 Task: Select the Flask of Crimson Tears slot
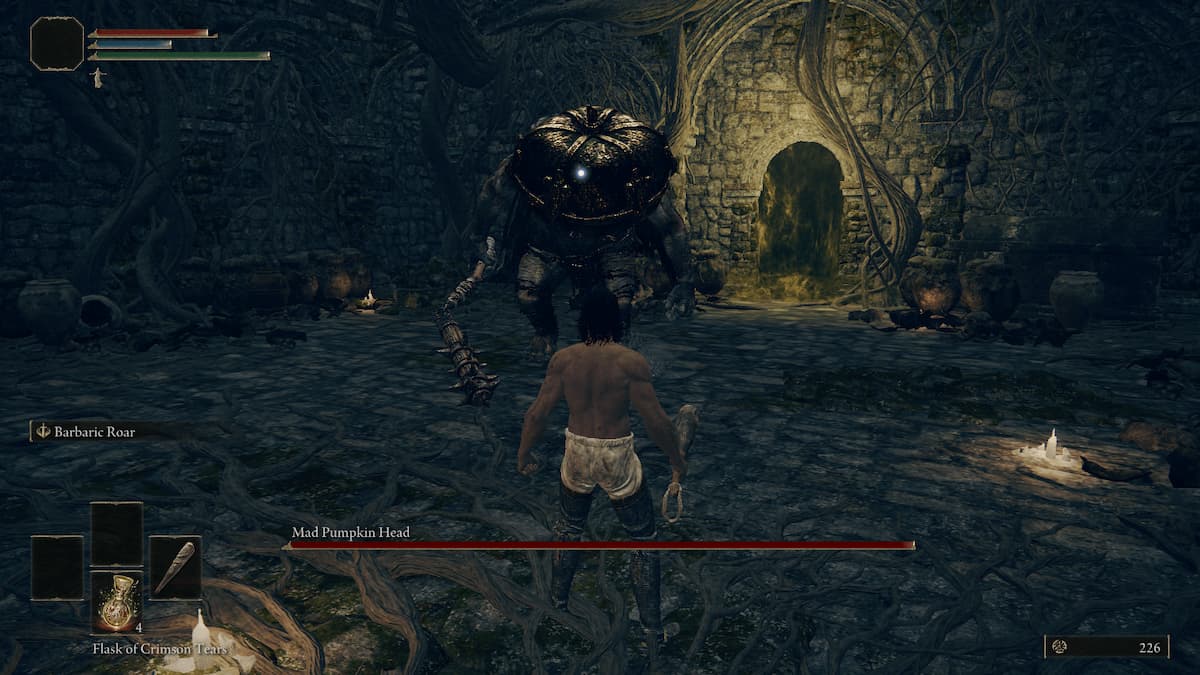pyautogui.click(x=117, y=602)
